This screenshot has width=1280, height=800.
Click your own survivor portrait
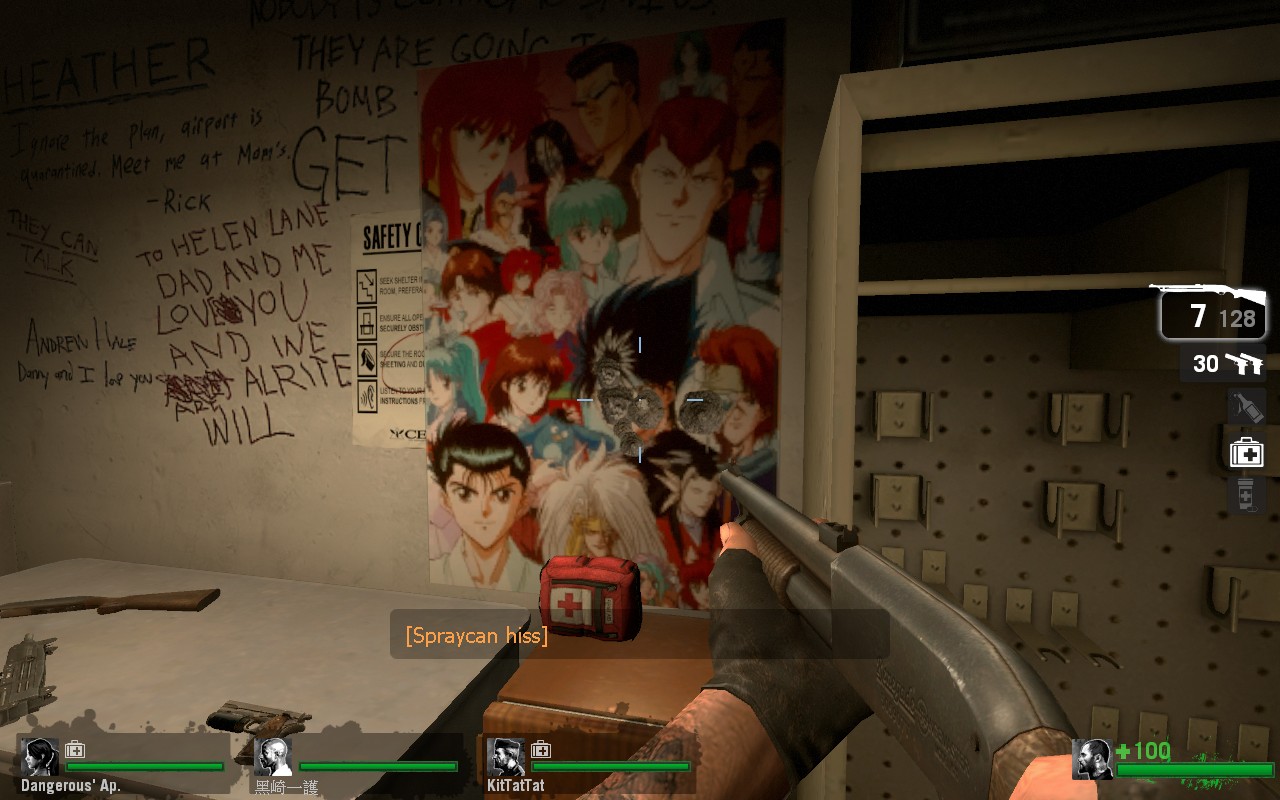point(1092,759)
